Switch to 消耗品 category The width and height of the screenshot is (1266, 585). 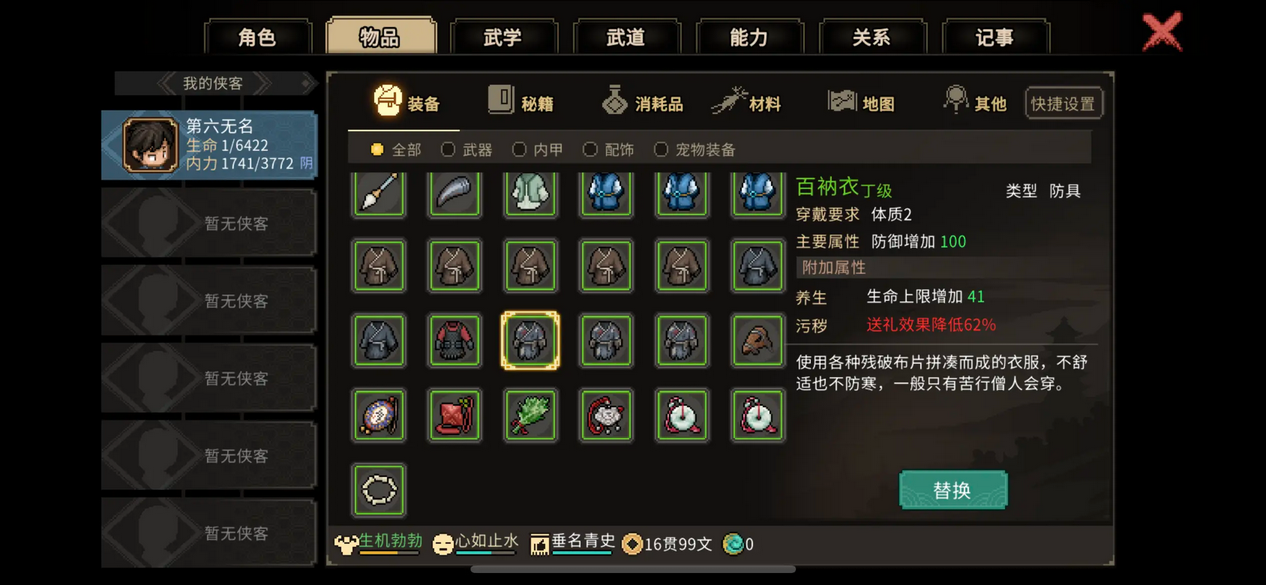(x=643, y=103)
